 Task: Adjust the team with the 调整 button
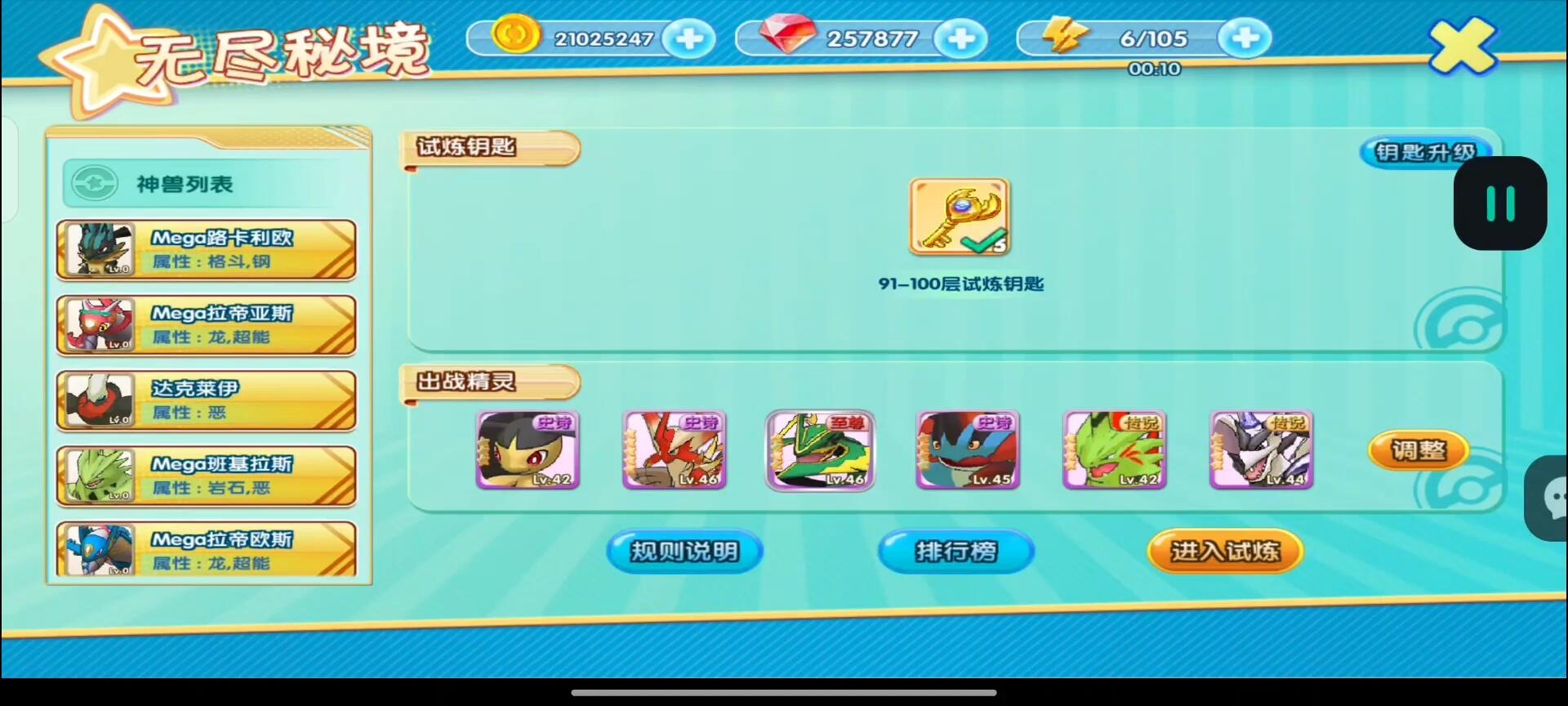(1418, 450)
